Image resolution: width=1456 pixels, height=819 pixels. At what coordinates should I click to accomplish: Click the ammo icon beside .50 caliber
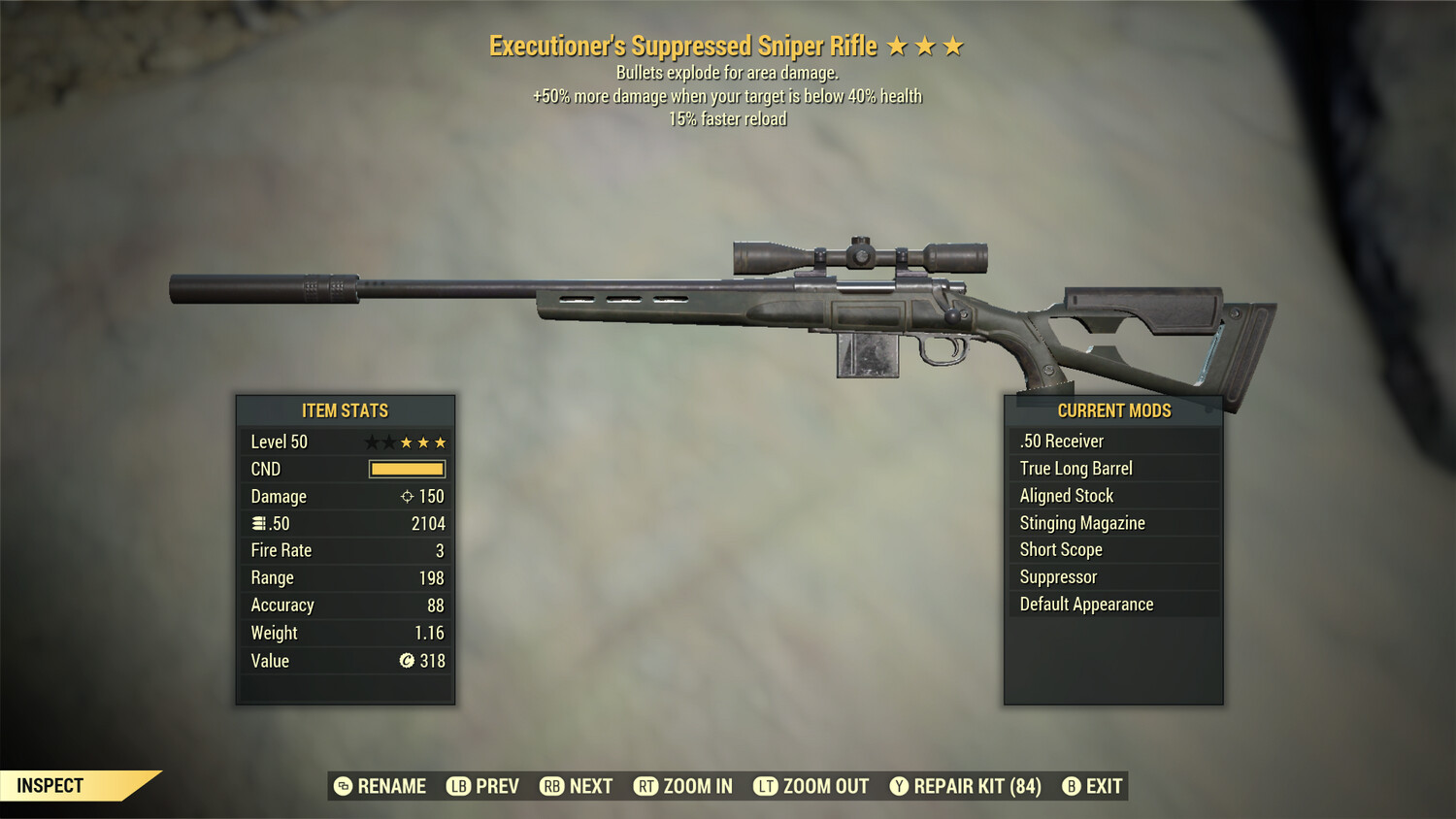(257, 523)
